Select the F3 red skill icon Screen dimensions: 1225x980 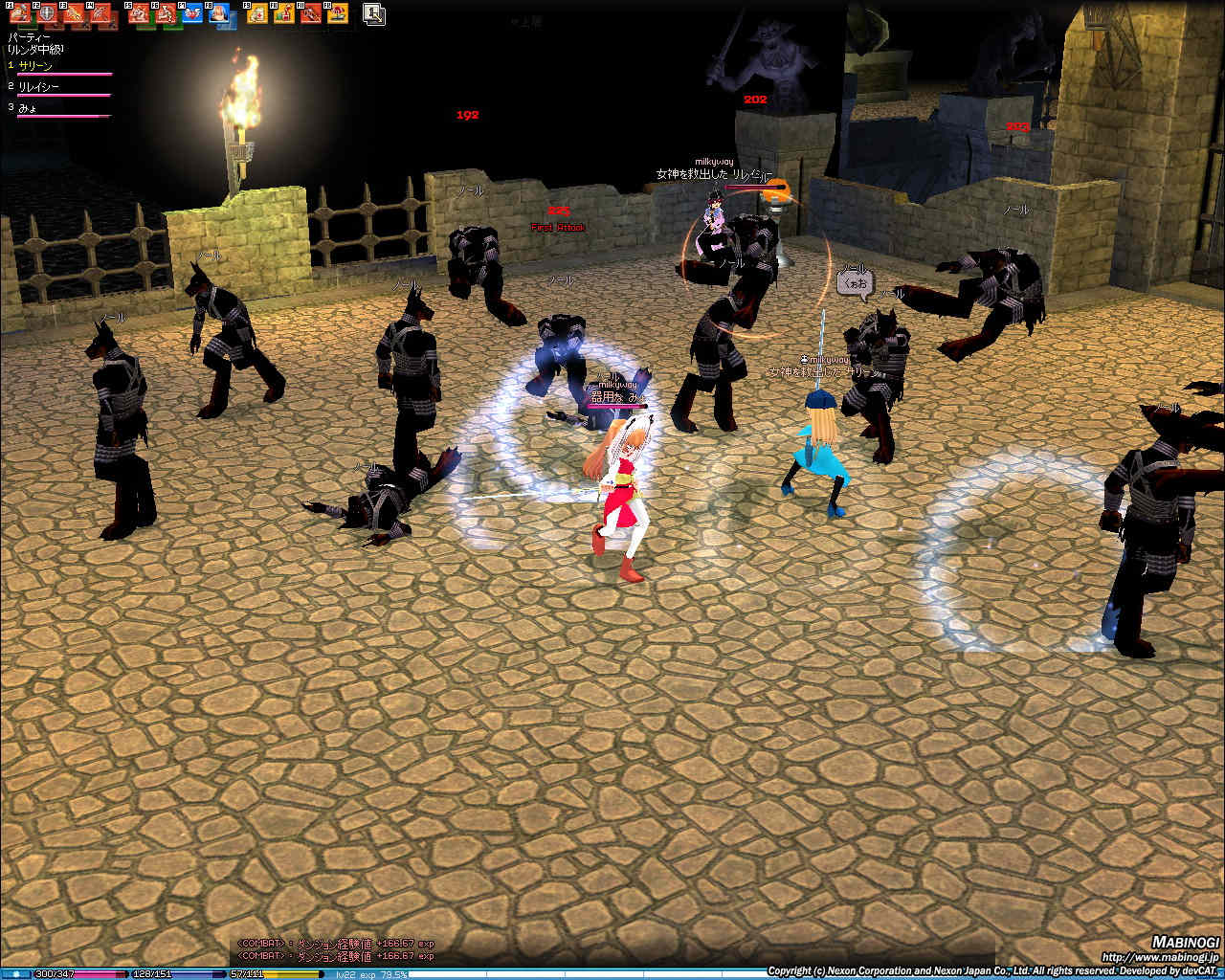[x=74, y=13]
